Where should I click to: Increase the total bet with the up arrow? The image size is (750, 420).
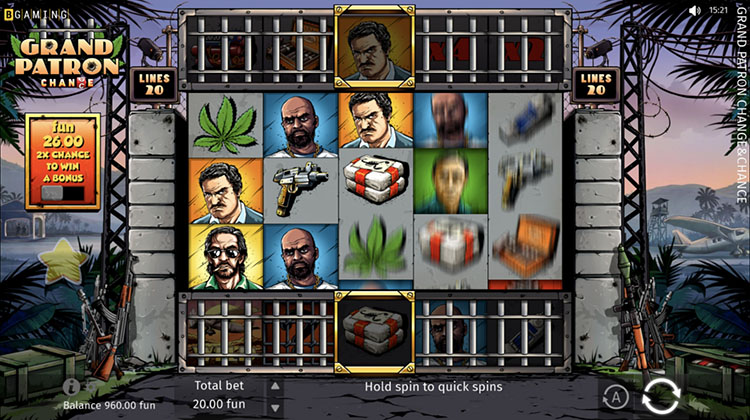pos(276,384)
